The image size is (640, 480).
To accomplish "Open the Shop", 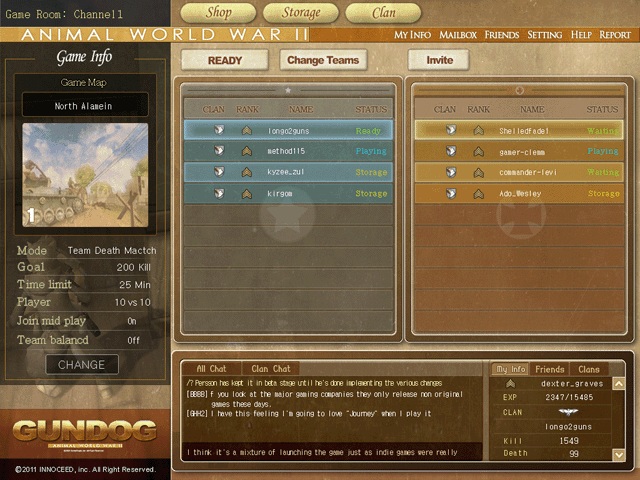I will pyautogui.click(x=217, y=13).
